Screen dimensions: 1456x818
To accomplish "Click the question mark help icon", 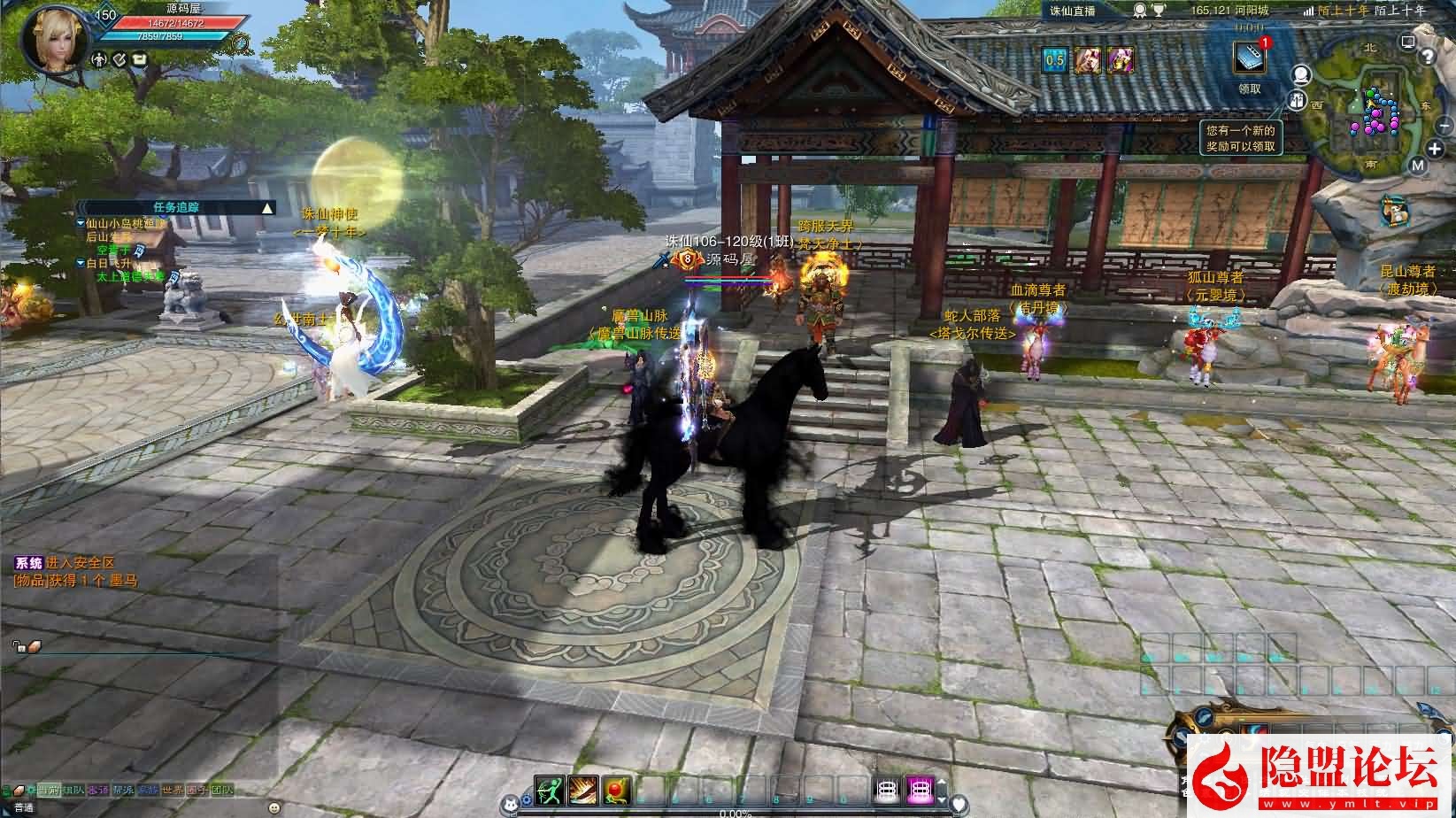I will (x=1427, y=57).
